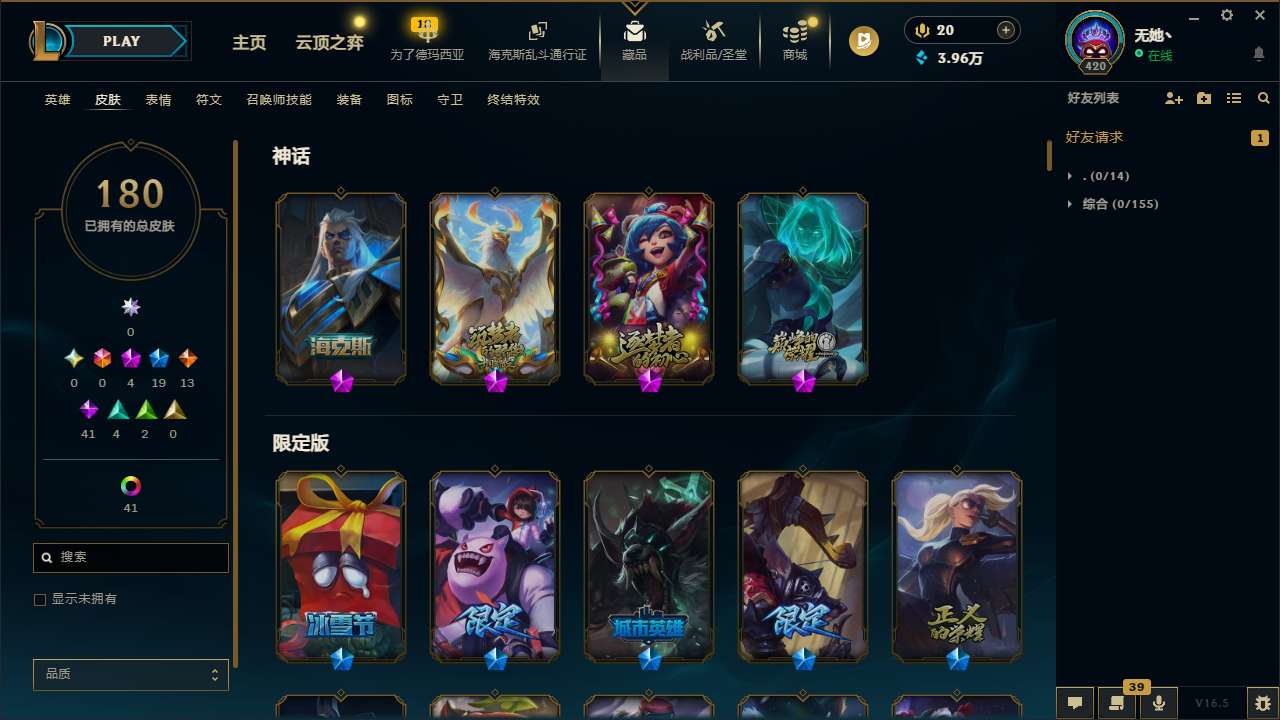Mute the microphone at the bottom right
This screenshot has width=1280, height=720.
[x=1158, y=703]
